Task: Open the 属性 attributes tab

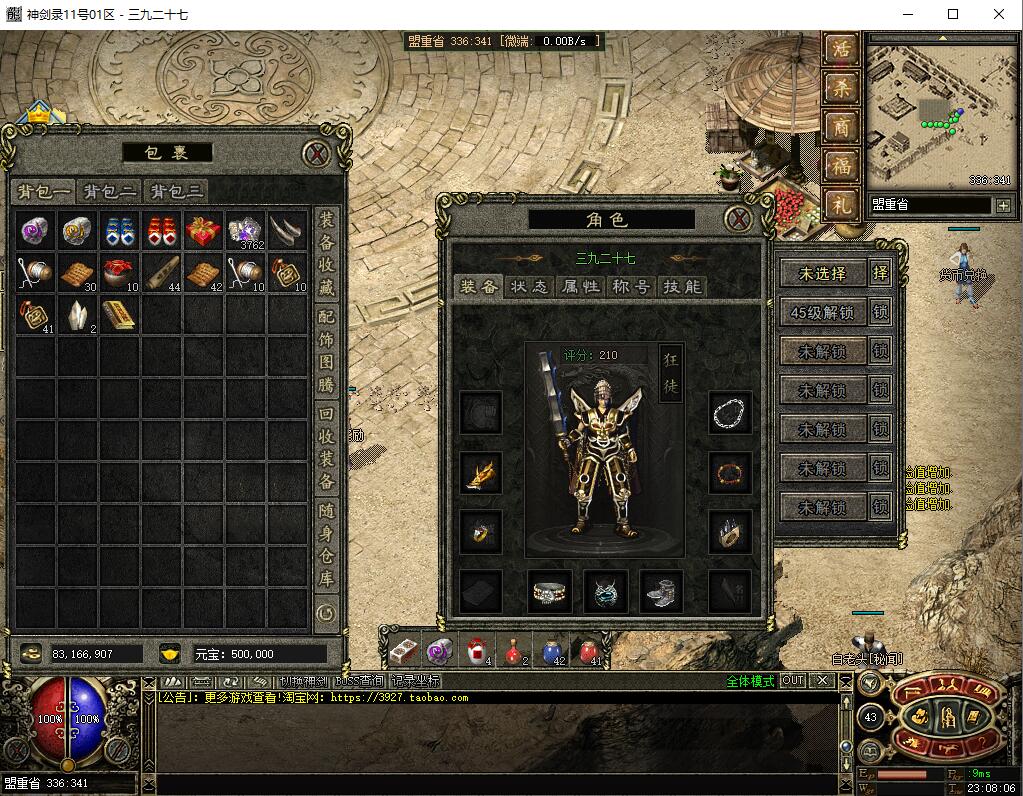Action: pyautogui.click(x=580, y=287)
